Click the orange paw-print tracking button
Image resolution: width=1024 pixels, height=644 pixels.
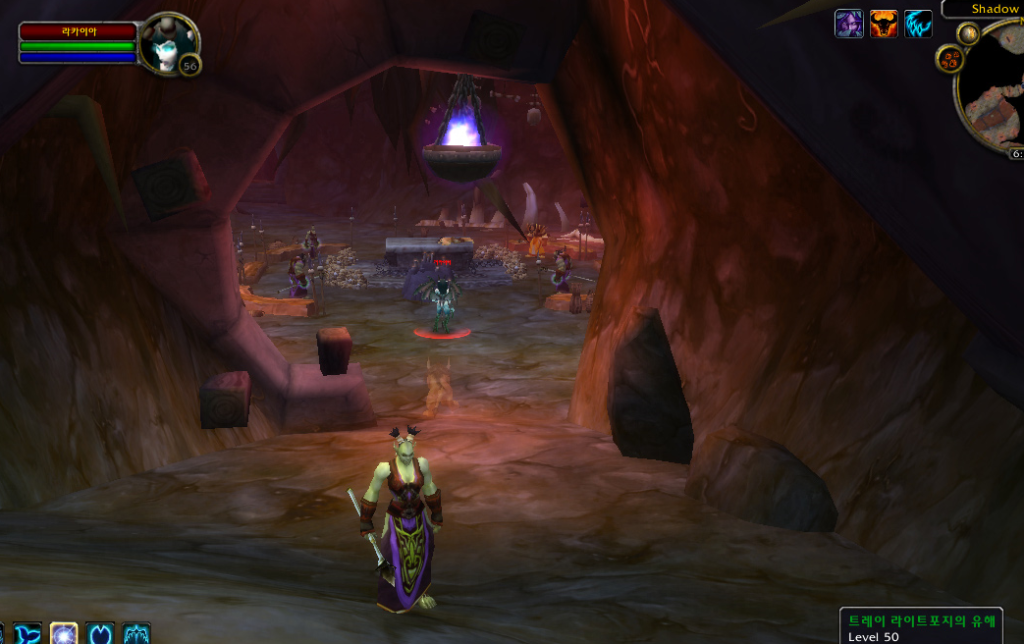[949, 59]
